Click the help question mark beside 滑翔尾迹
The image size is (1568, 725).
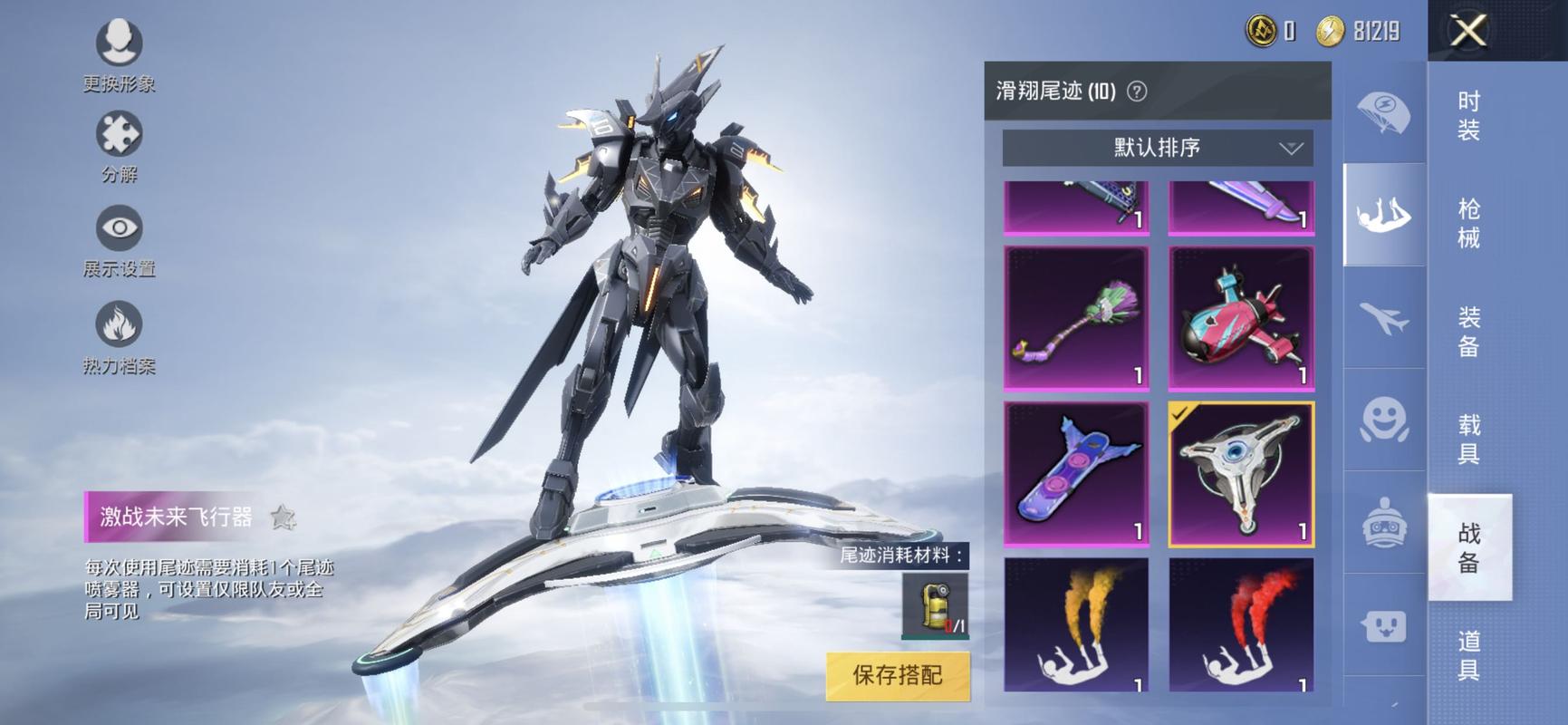coord(1137,92)
